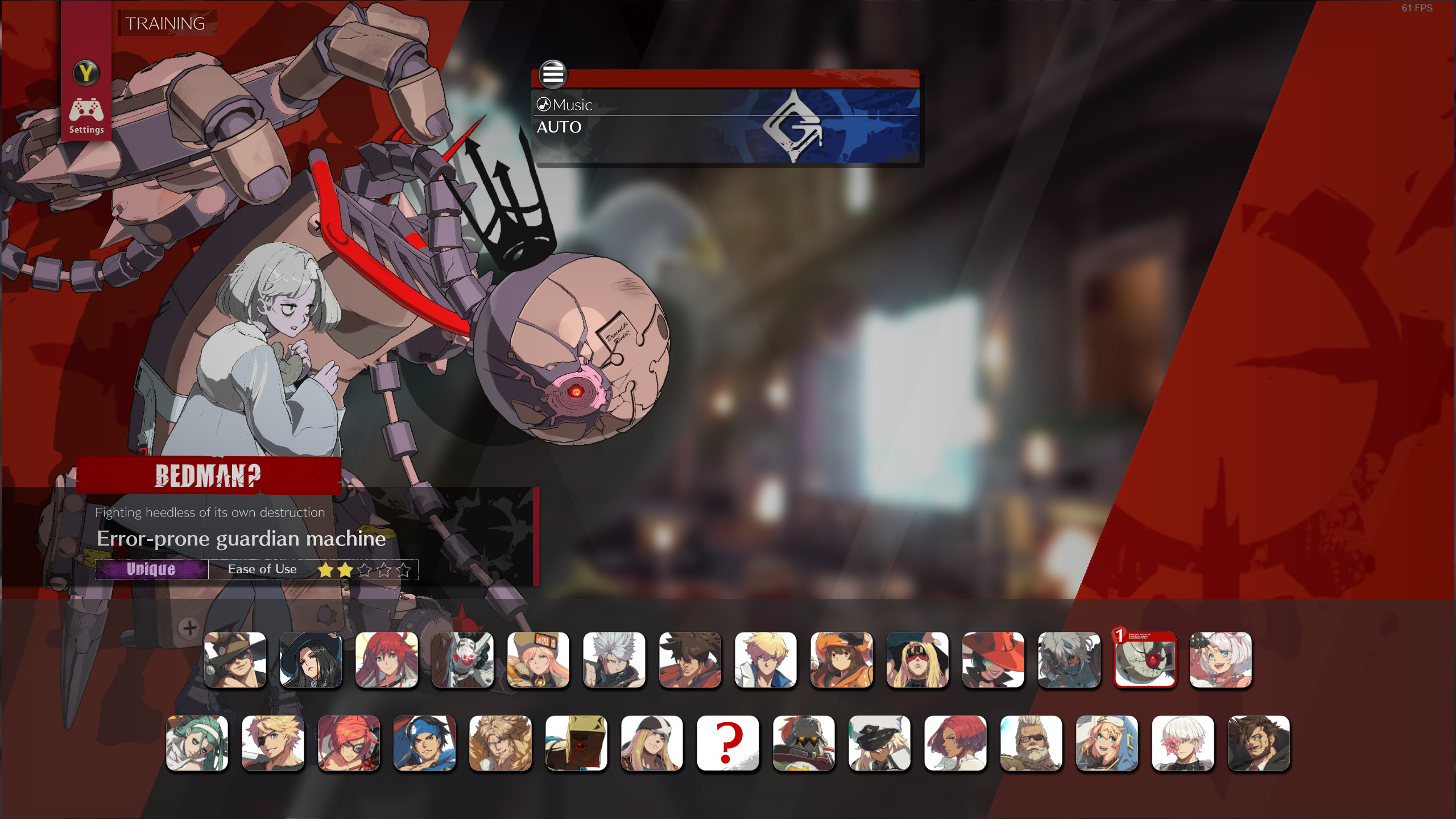Click the hamburger menu icon on the music panel

[555, 74]
